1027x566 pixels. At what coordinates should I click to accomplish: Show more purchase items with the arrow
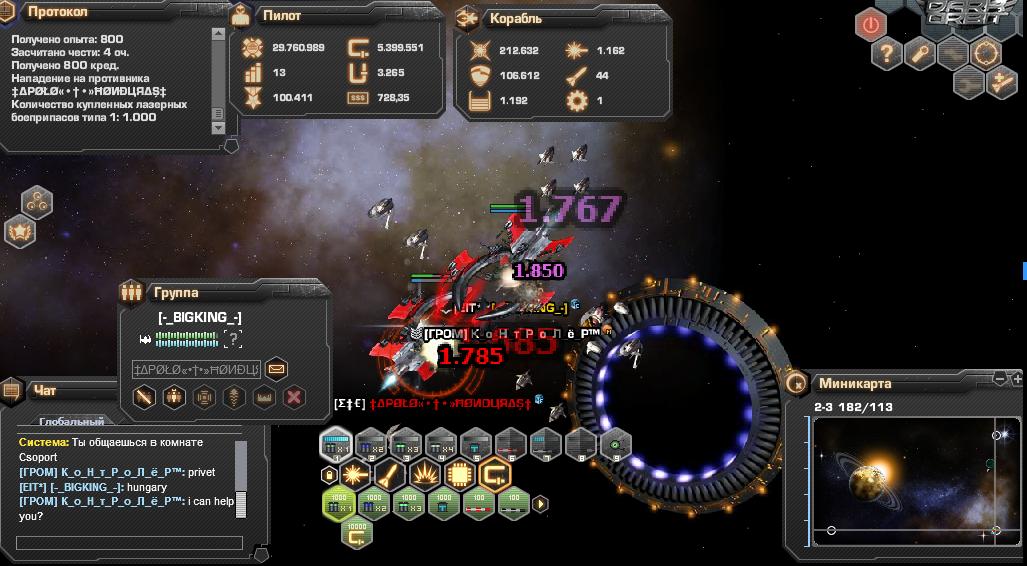[x=540, y=504]
